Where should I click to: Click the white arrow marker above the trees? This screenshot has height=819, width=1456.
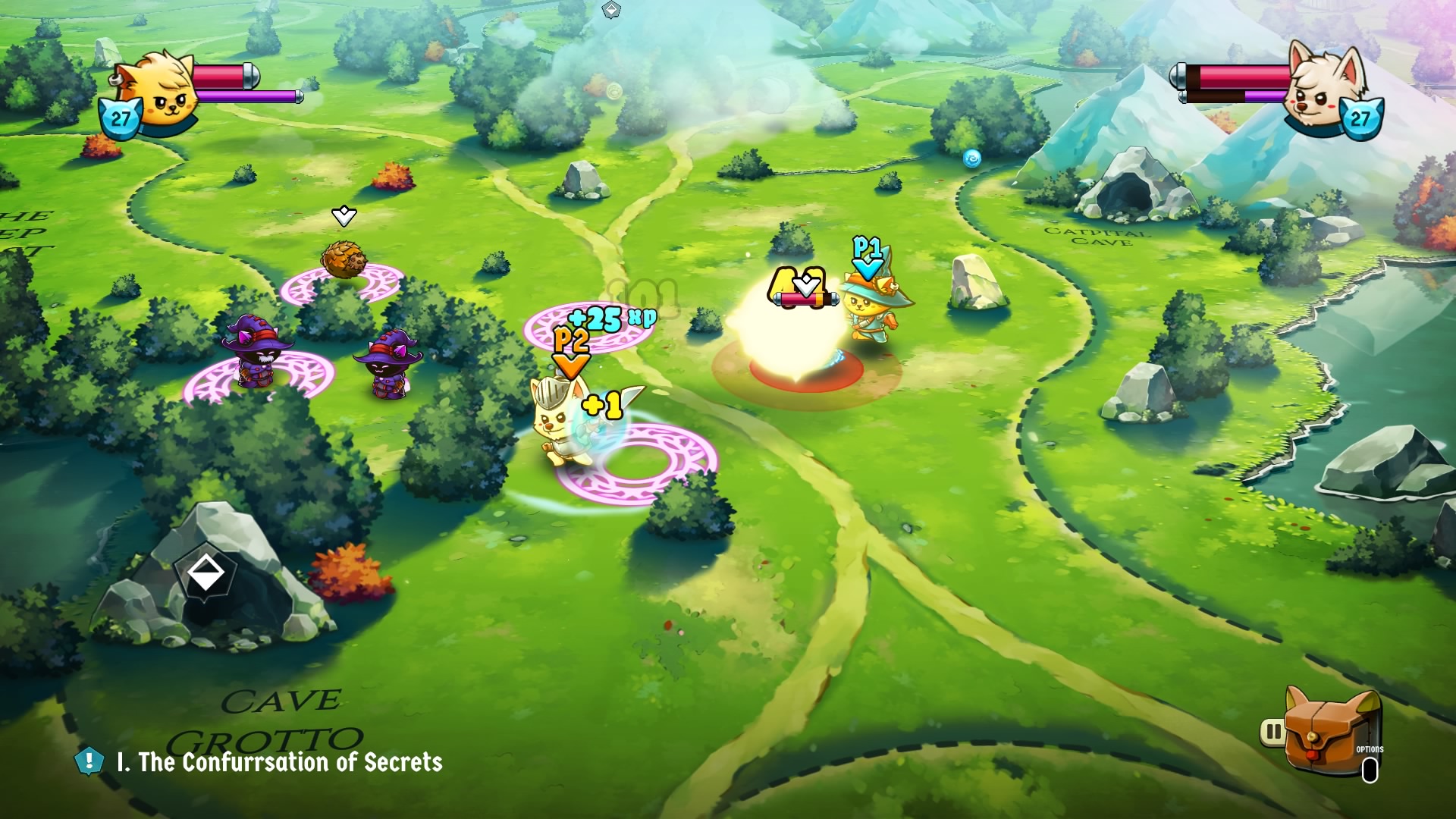pos(345,216)
